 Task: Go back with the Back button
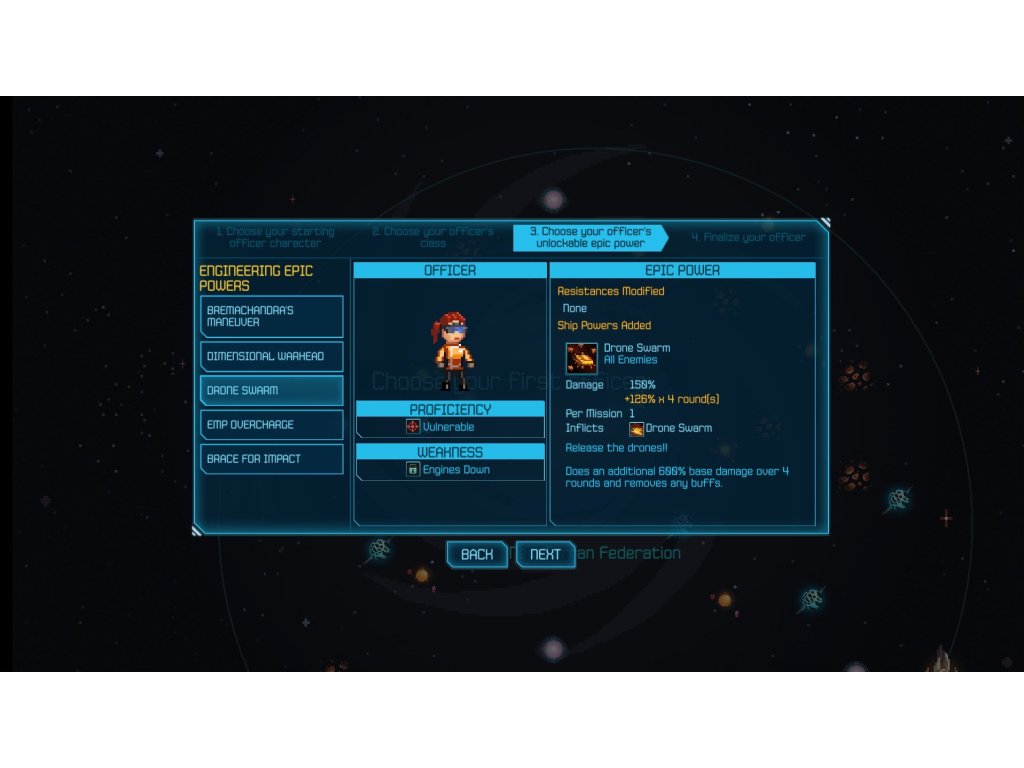coord(476,554)
